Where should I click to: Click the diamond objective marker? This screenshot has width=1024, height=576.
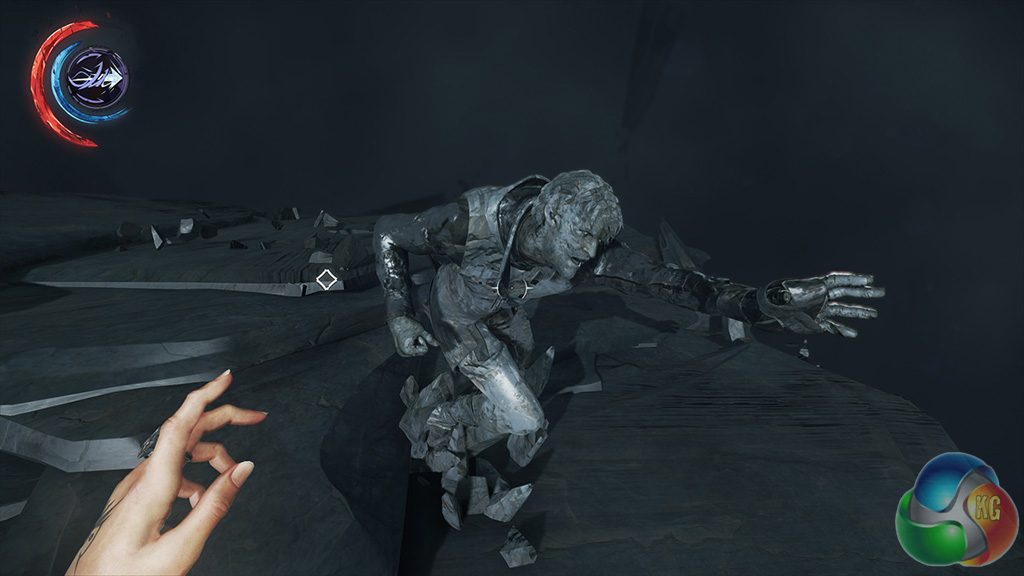[x=326, y=280]
